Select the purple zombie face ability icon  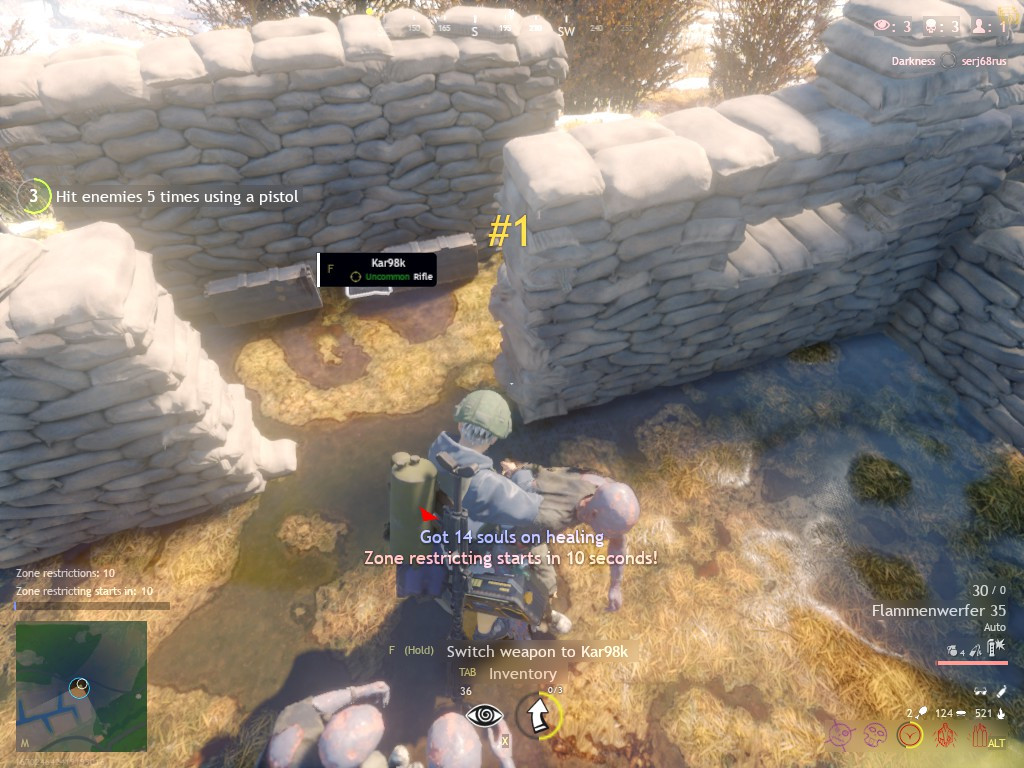842,736
